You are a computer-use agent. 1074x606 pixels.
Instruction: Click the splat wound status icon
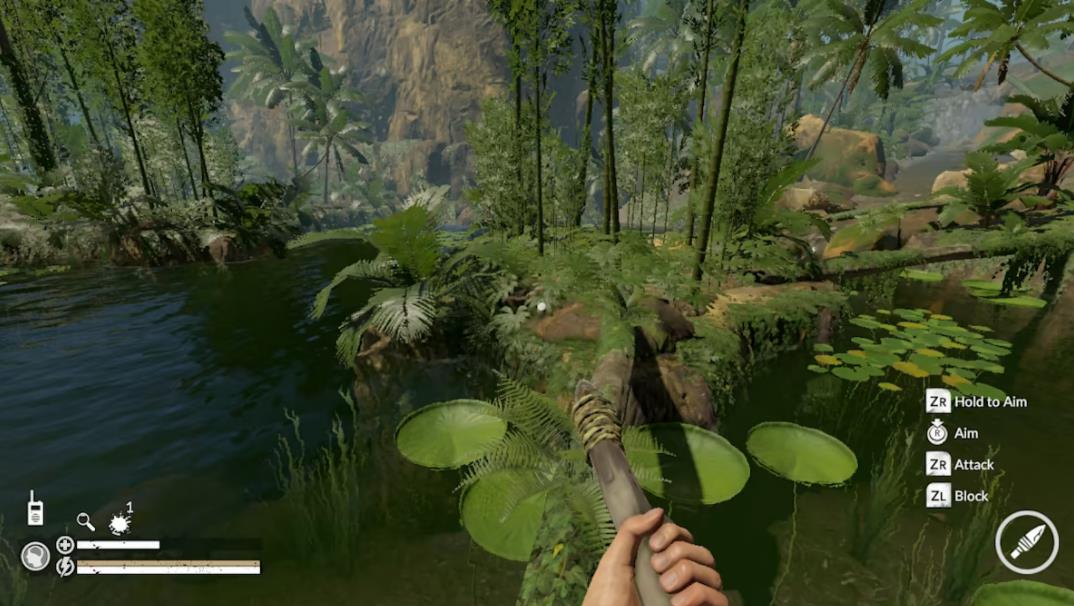point(120,522)
